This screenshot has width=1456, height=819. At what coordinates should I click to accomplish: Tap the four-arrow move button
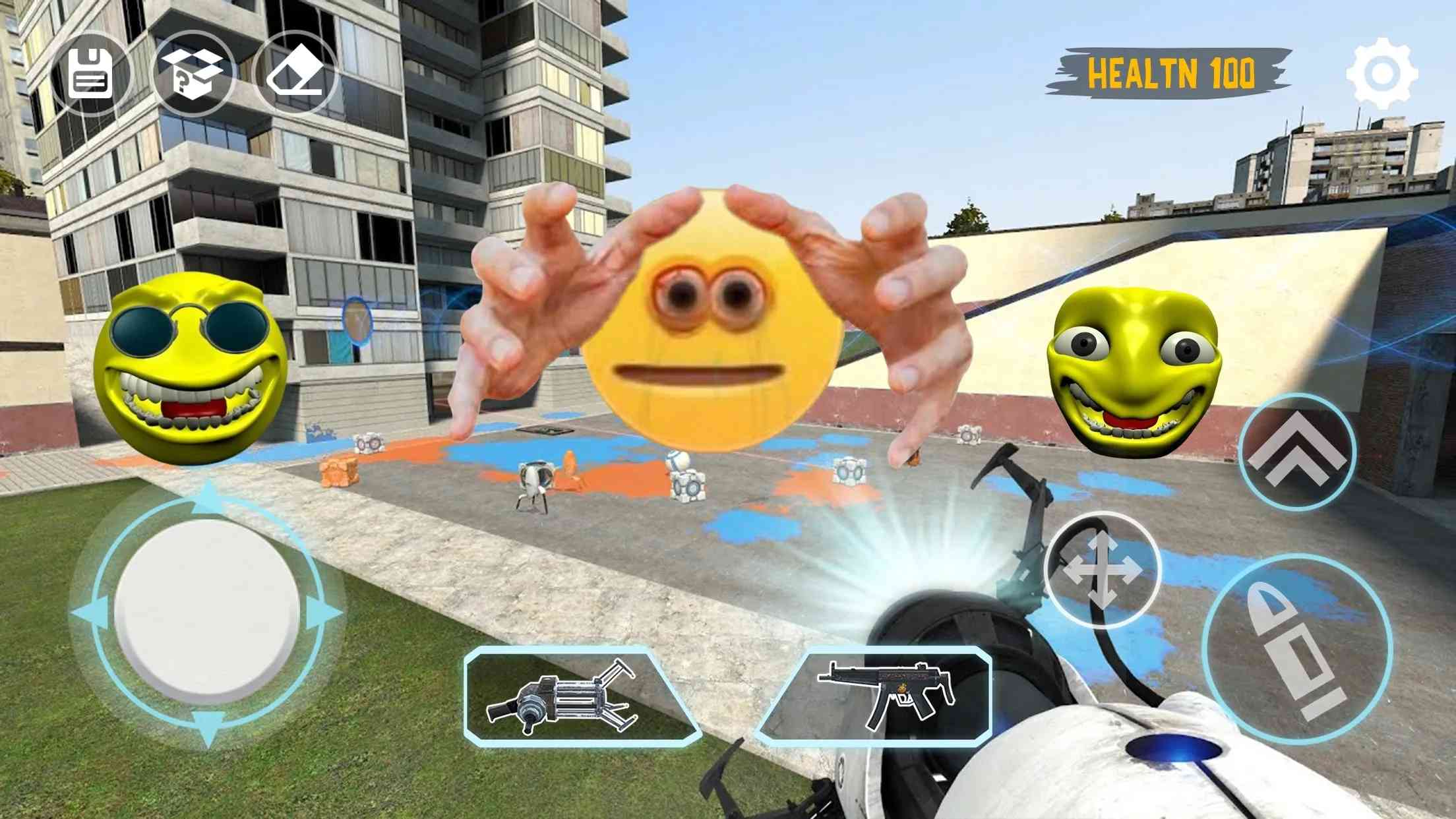(x=1102, y=570)
